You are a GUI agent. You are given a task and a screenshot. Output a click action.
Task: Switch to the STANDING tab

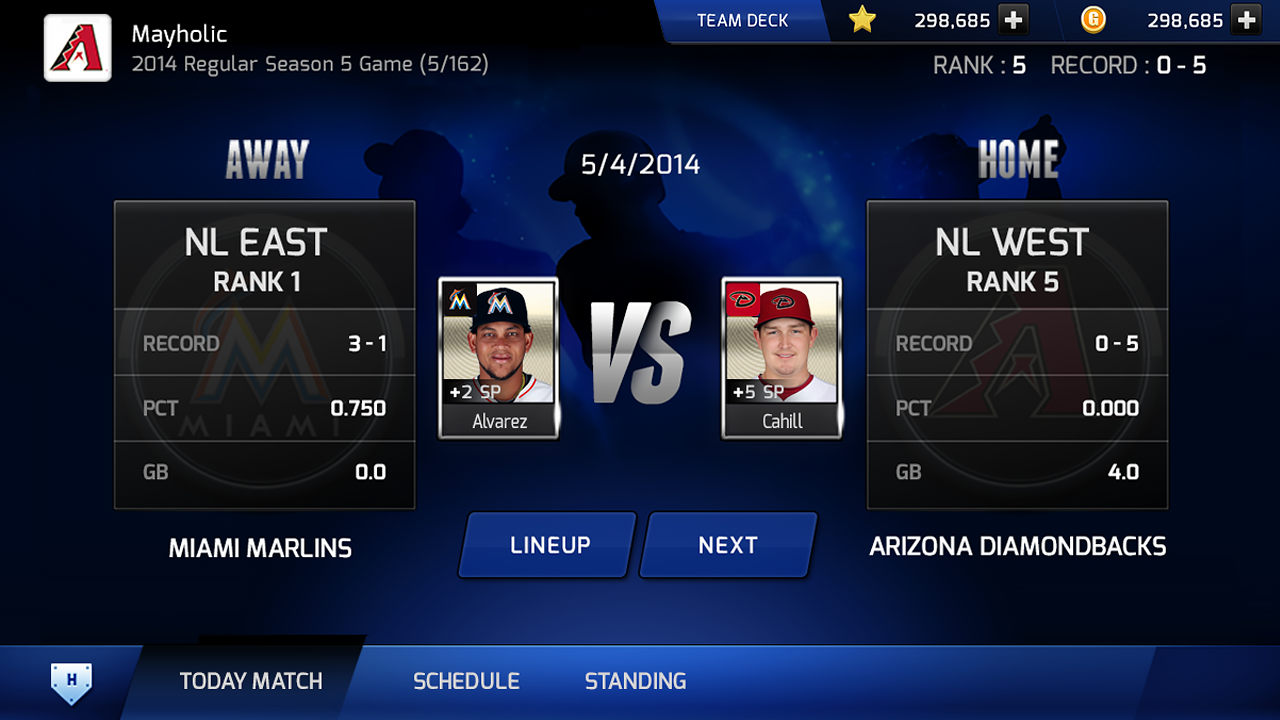click(635, 681)
